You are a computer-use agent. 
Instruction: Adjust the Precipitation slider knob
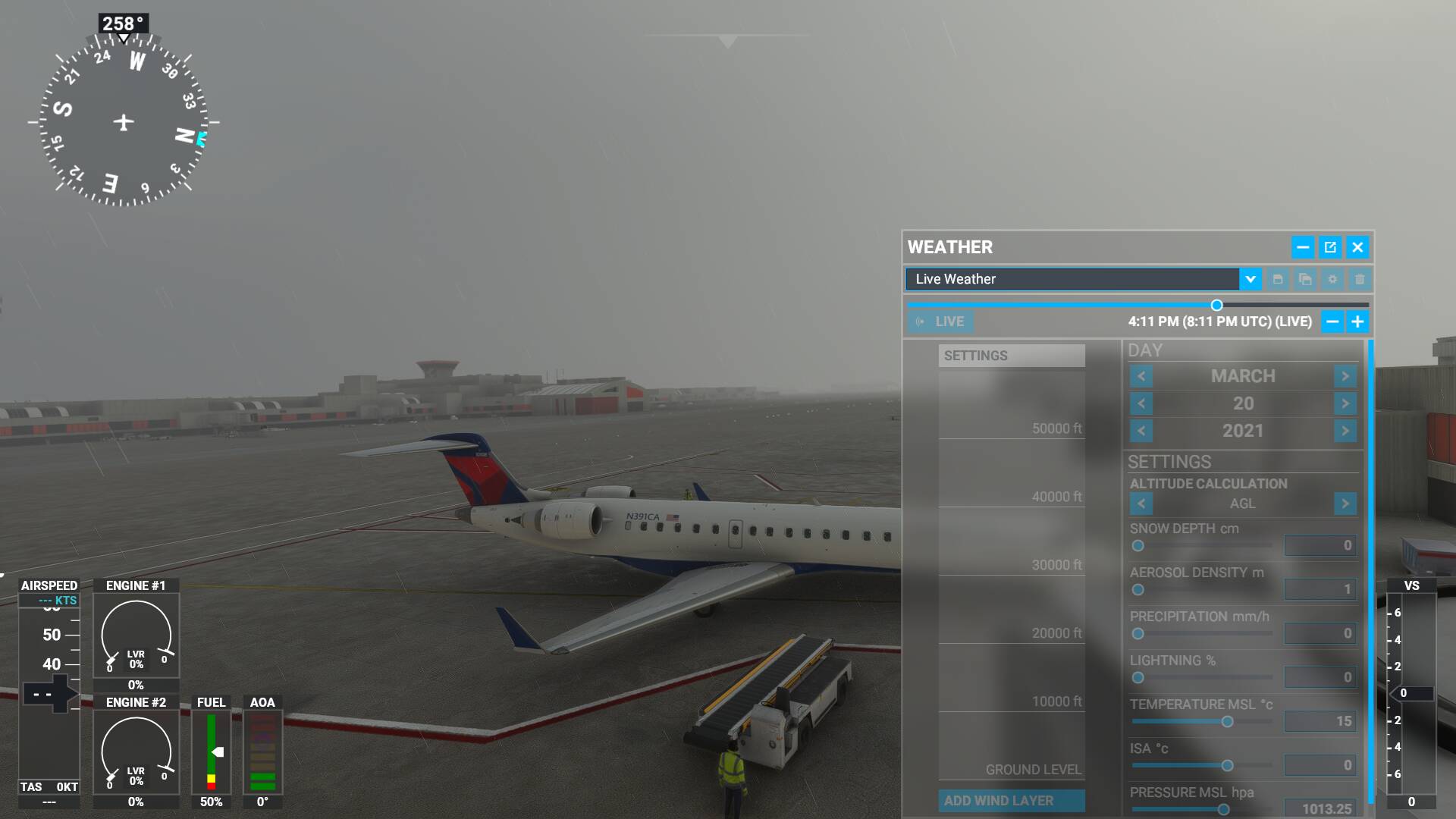[1138, 634]
